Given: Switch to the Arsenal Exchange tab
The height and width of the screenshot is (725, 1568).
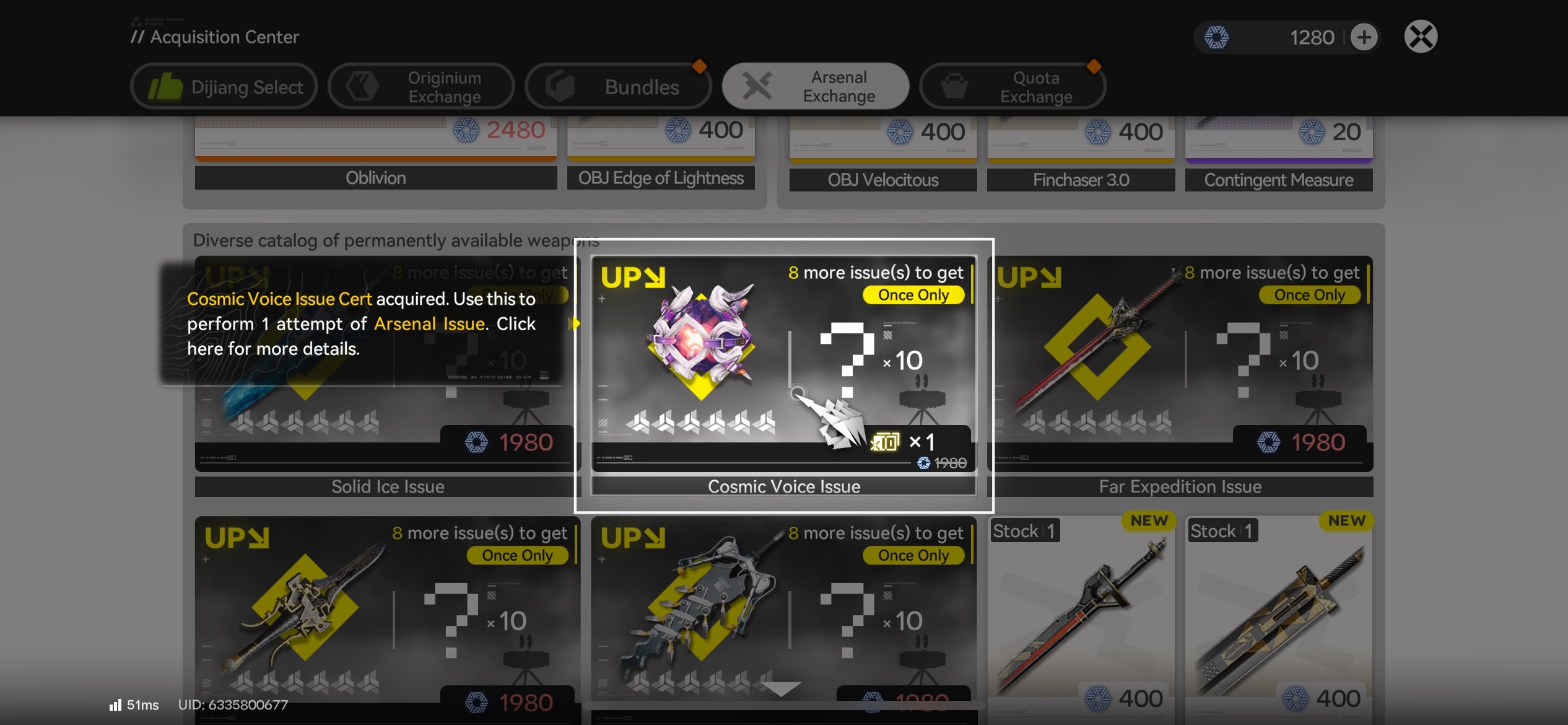Looking at the screenshot, I should [x=816, y=86].
